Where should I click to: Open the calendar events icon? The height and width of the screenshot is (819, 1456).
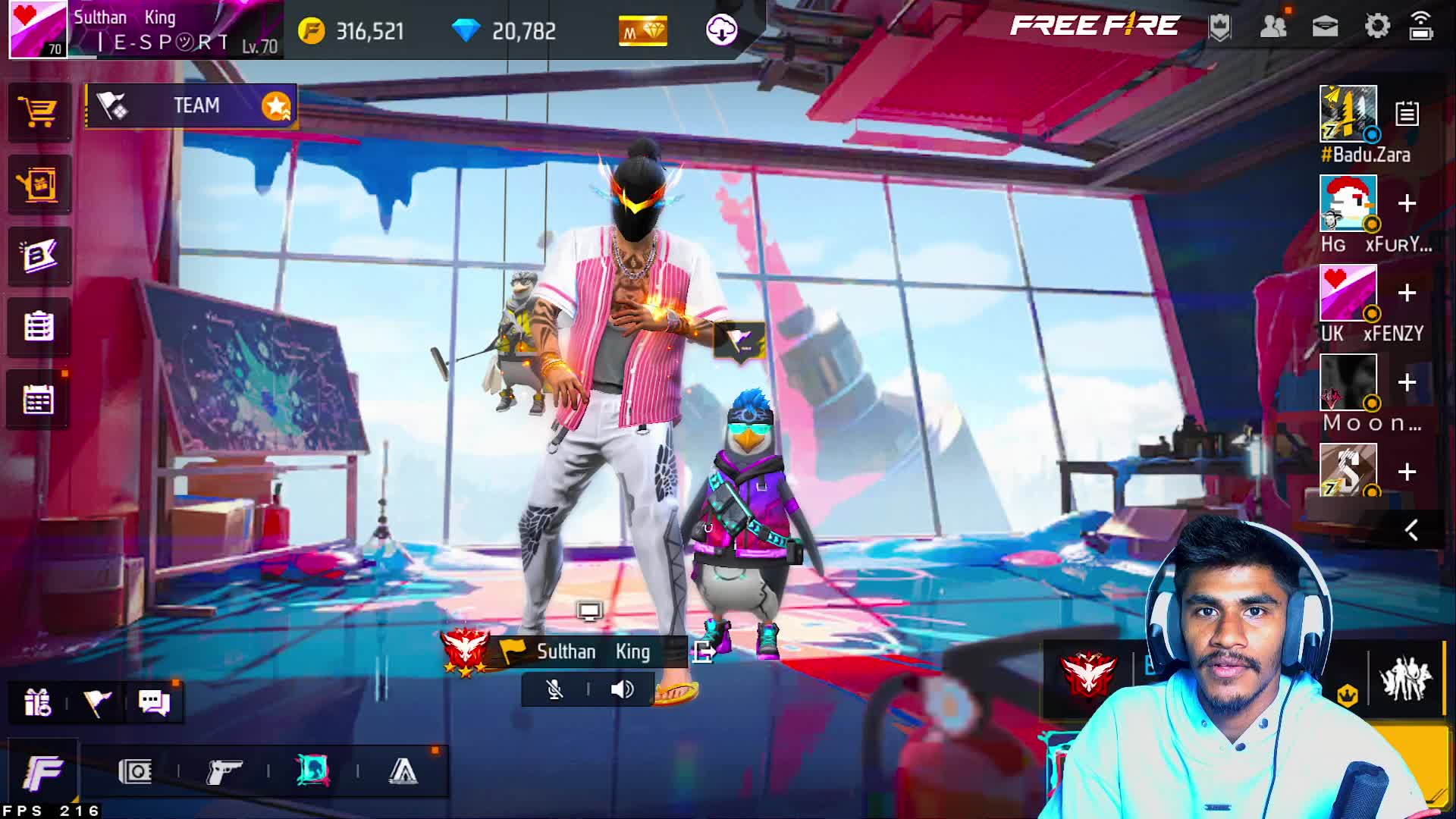tap(39, 400)
